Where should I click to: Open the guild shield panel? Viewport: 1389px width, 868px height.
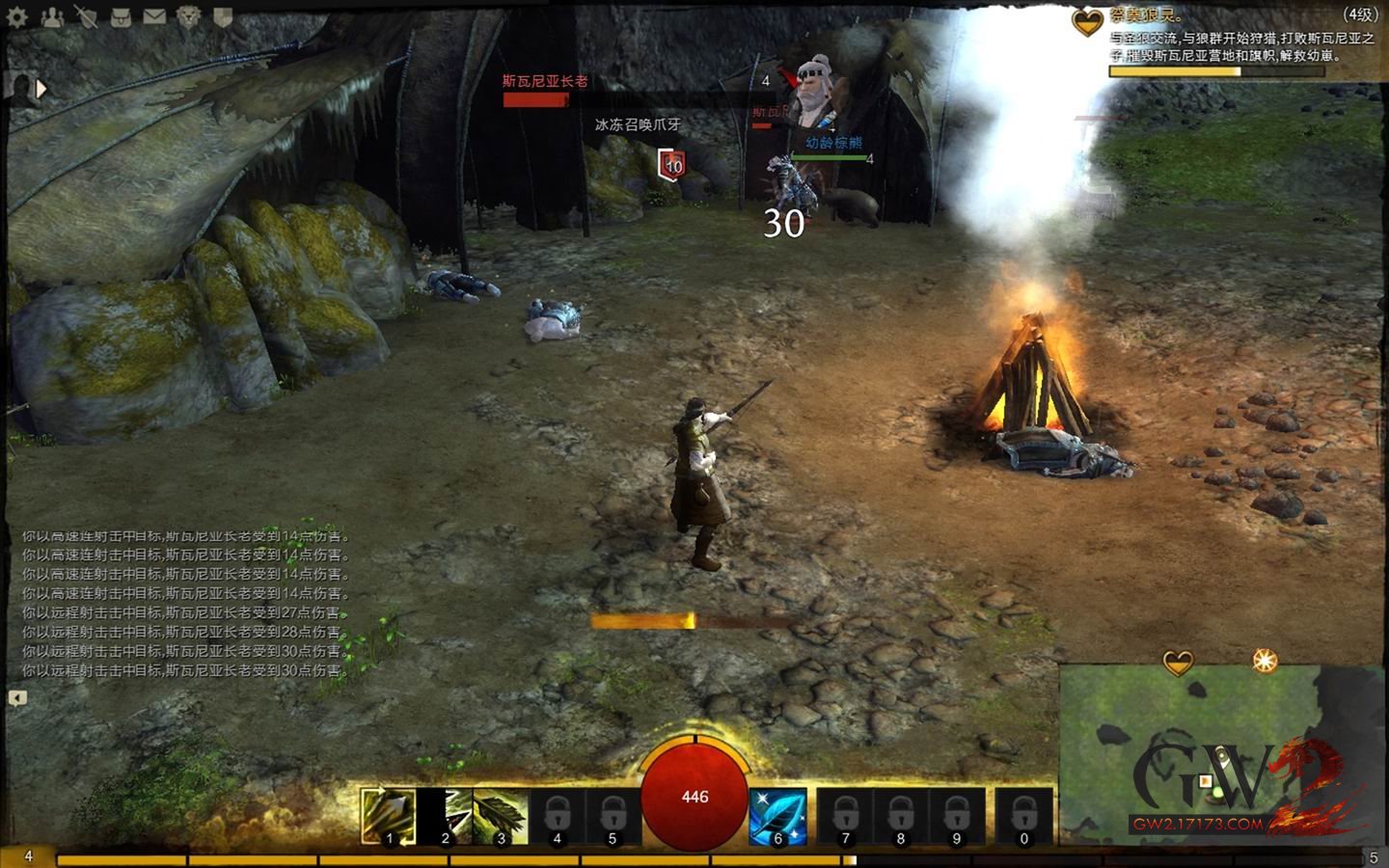[x=223, y=17]
